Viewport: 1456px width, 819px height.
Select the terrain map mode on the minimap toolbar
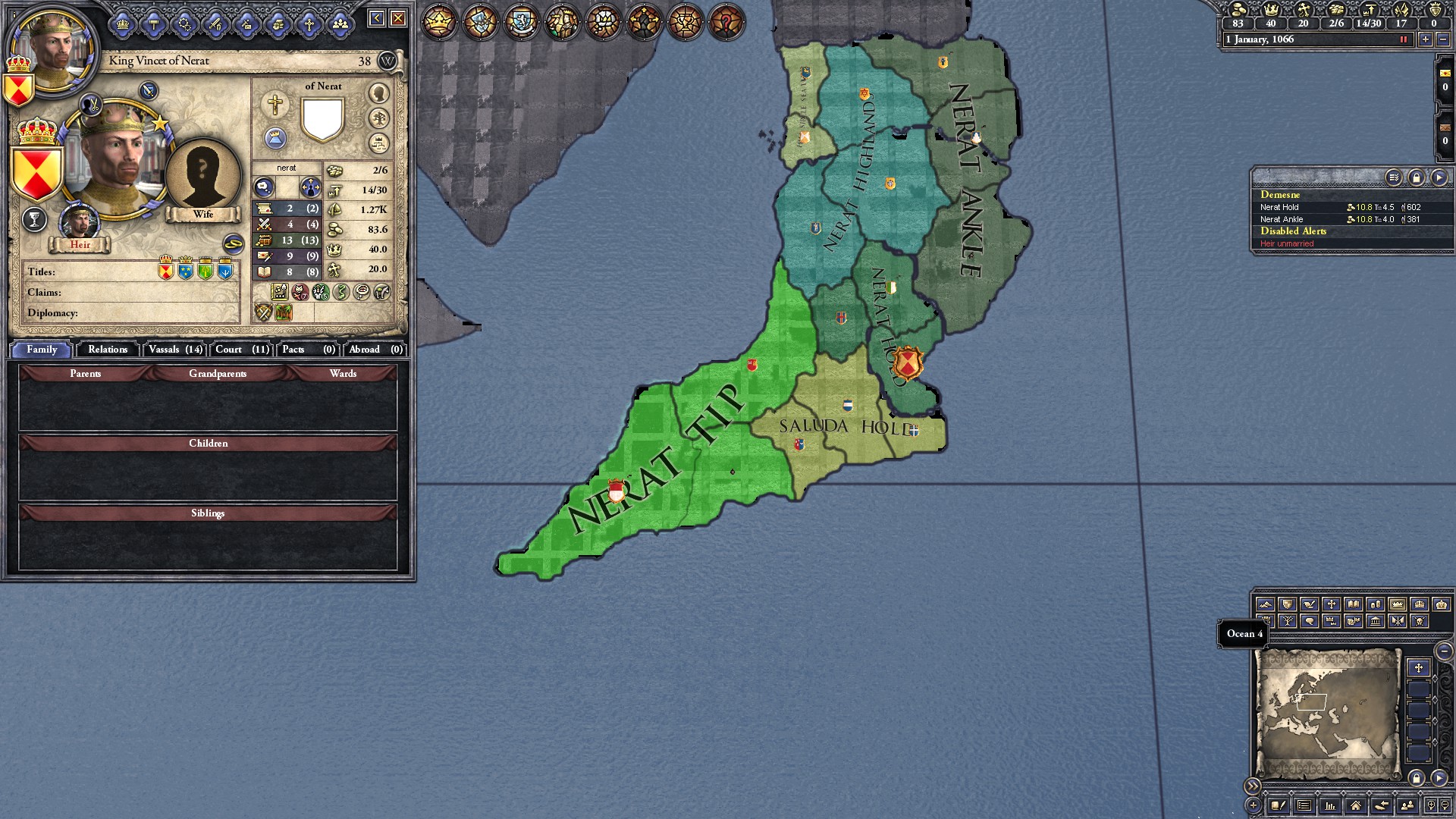pos(1266,604)
